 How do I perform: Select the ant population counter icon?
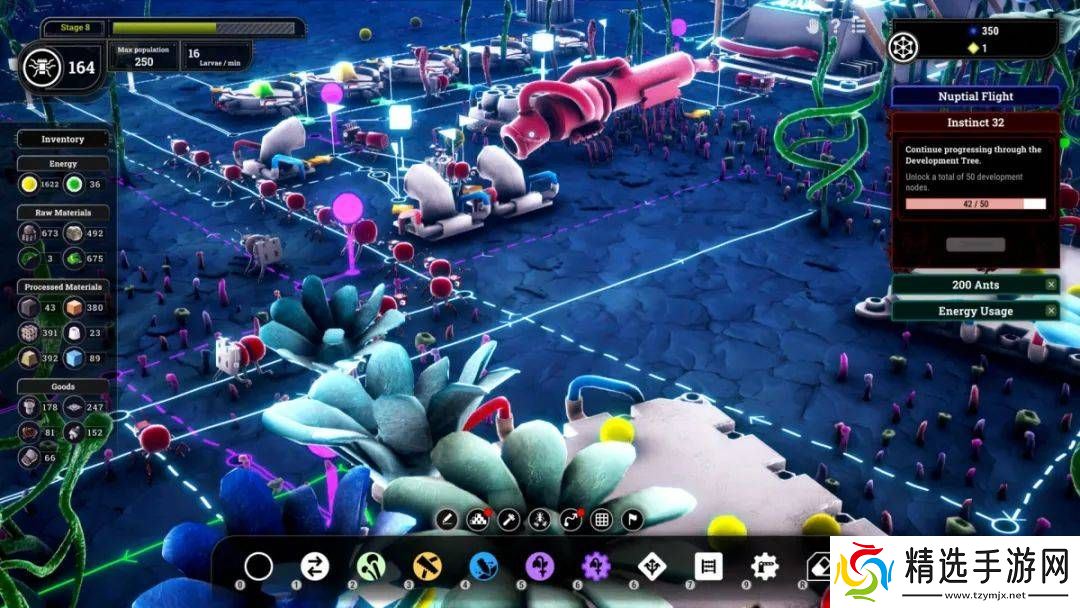[x=42, y=68]
